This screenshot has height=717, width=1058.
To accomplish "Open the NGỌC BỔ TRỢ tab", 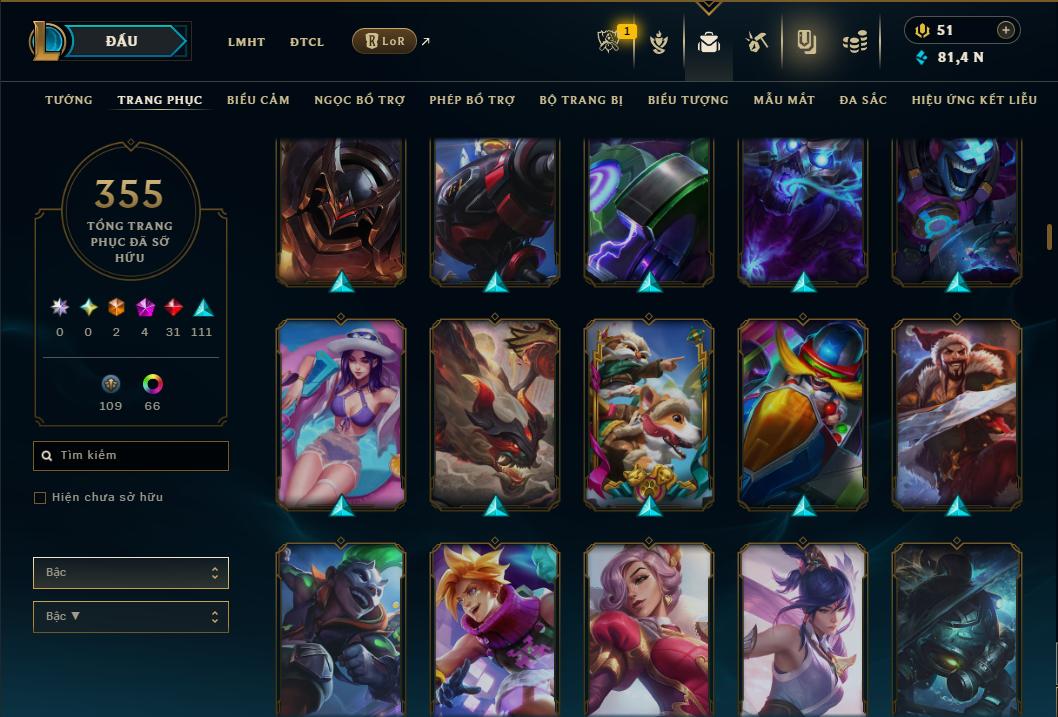I will pos(359,100).
